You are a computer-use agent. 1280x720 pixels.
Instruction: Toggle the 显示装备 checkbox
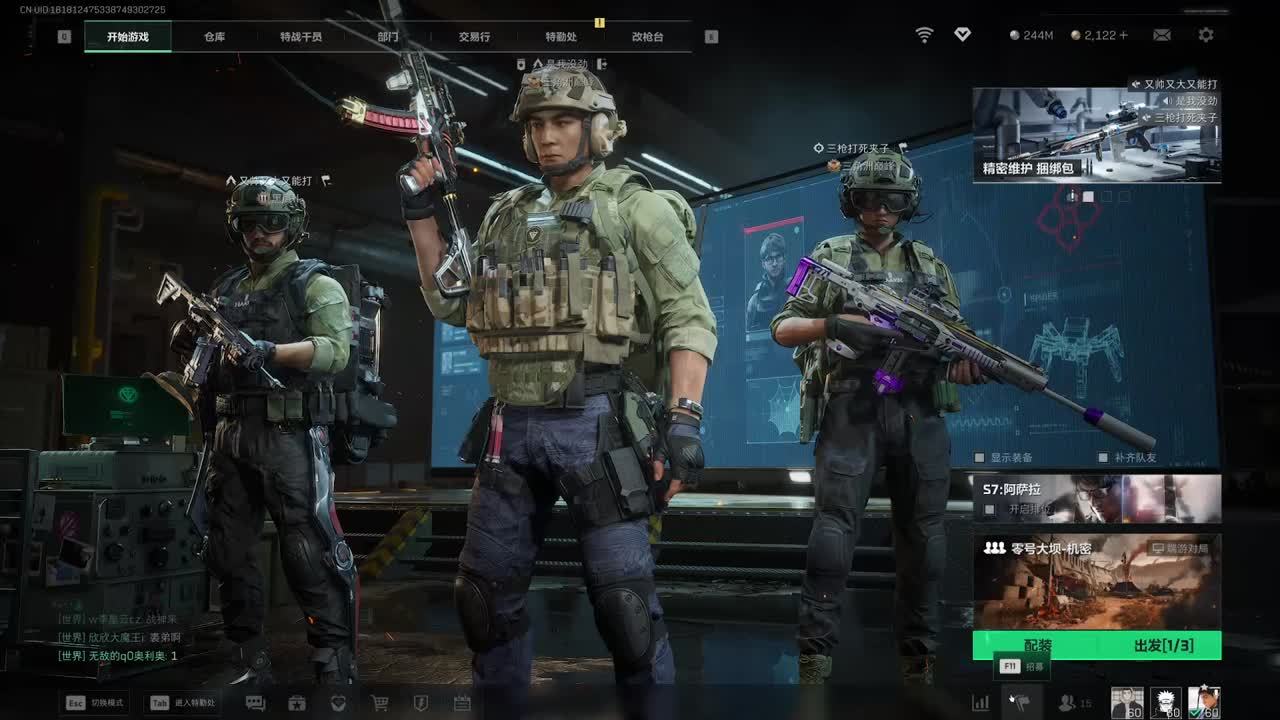[x=980, y=458]
